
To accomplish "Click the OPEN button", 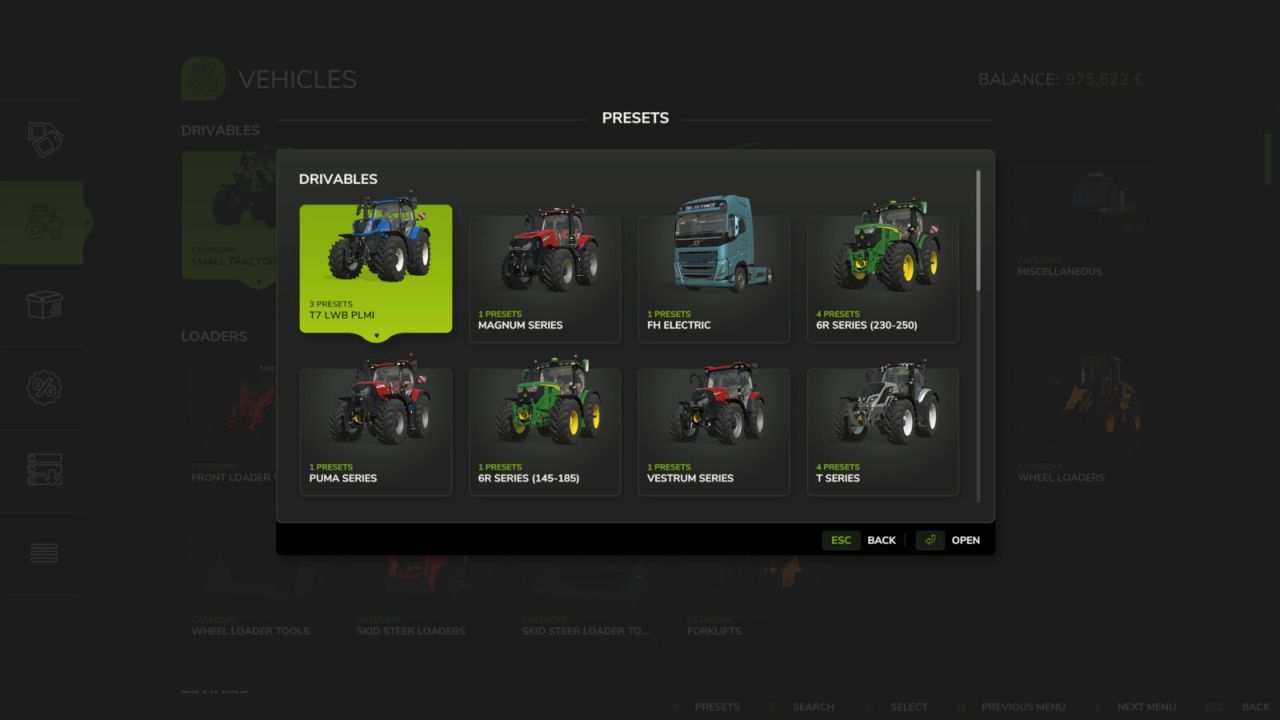I will pyautogui.click(x=964, y=540).
